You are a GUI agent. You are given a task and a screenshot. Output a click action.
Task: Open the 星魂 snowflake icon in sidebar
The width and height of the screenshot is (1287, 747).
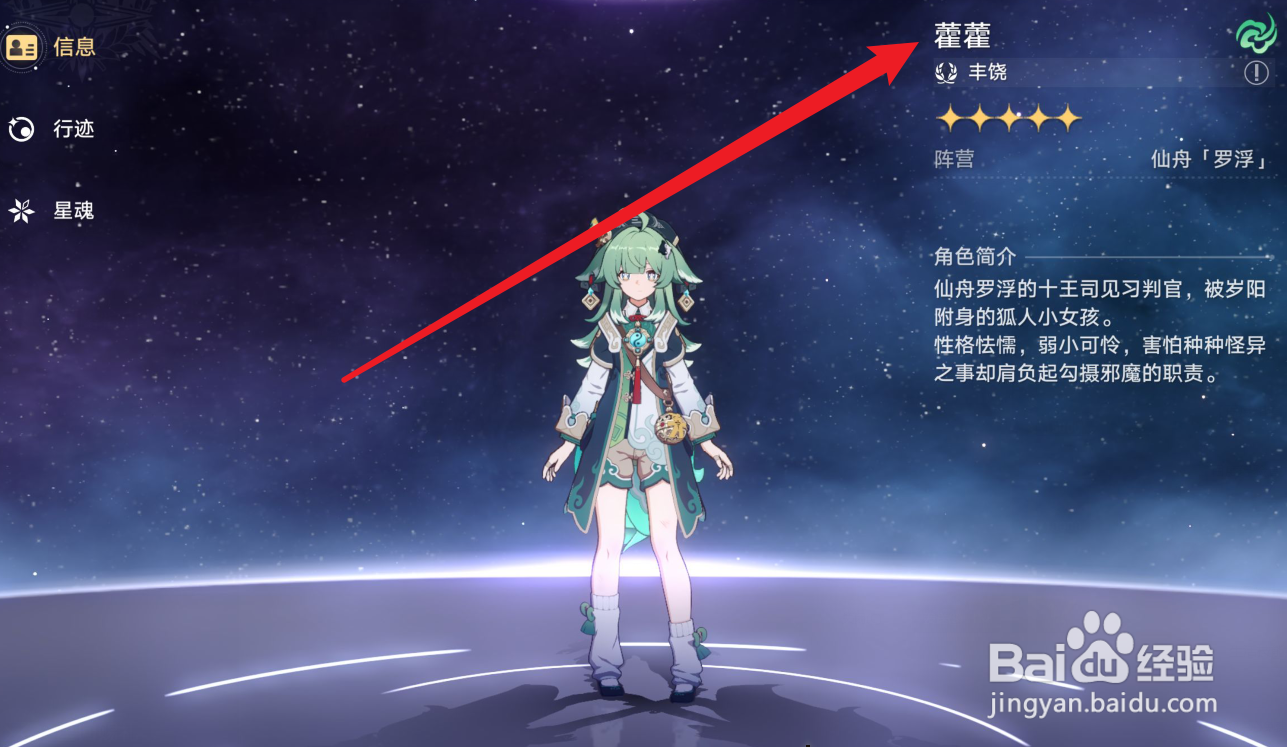tap(22, 209)
